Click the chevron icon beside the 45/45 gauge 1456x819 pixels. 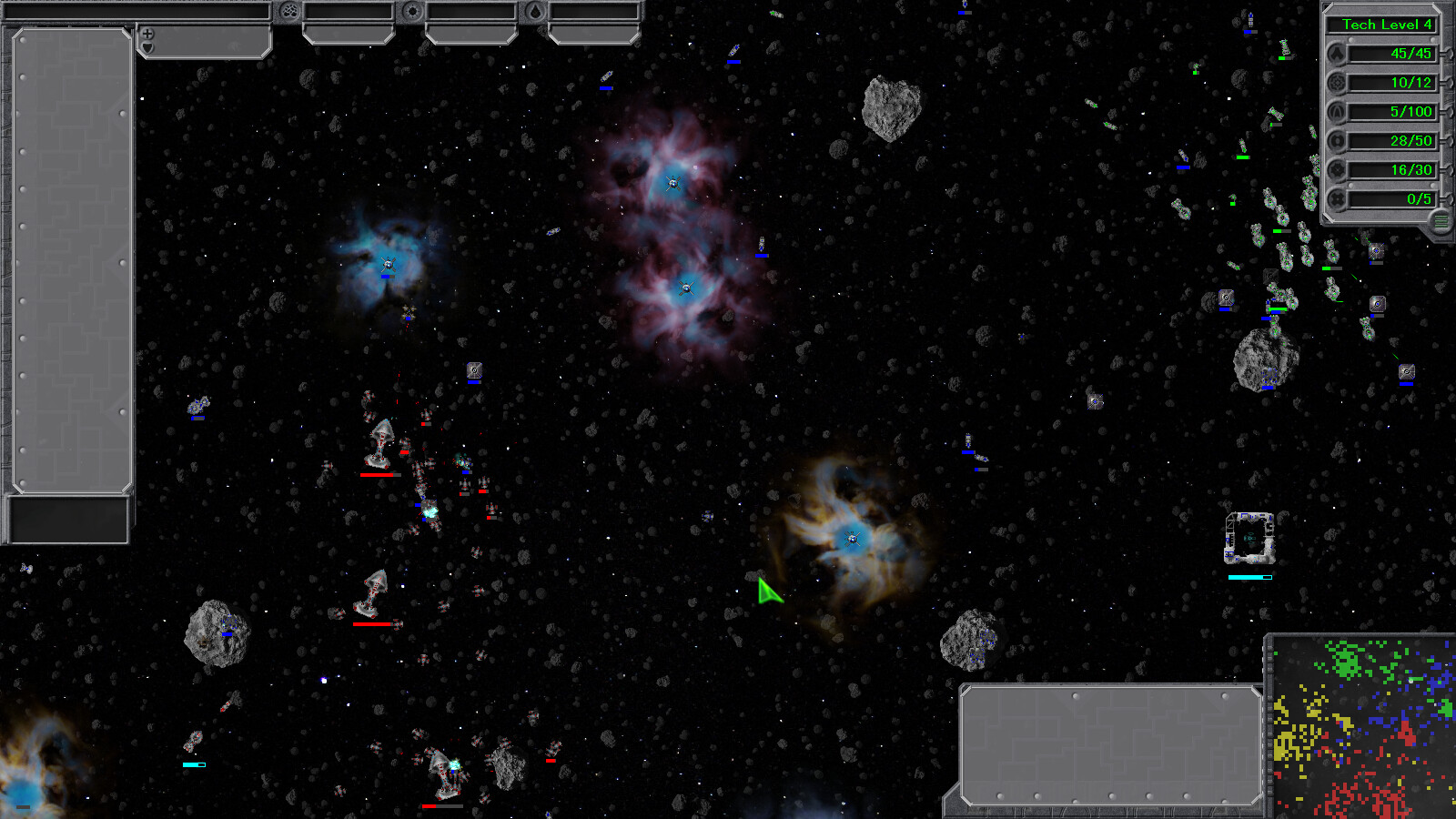click(x=1337, y=54)
